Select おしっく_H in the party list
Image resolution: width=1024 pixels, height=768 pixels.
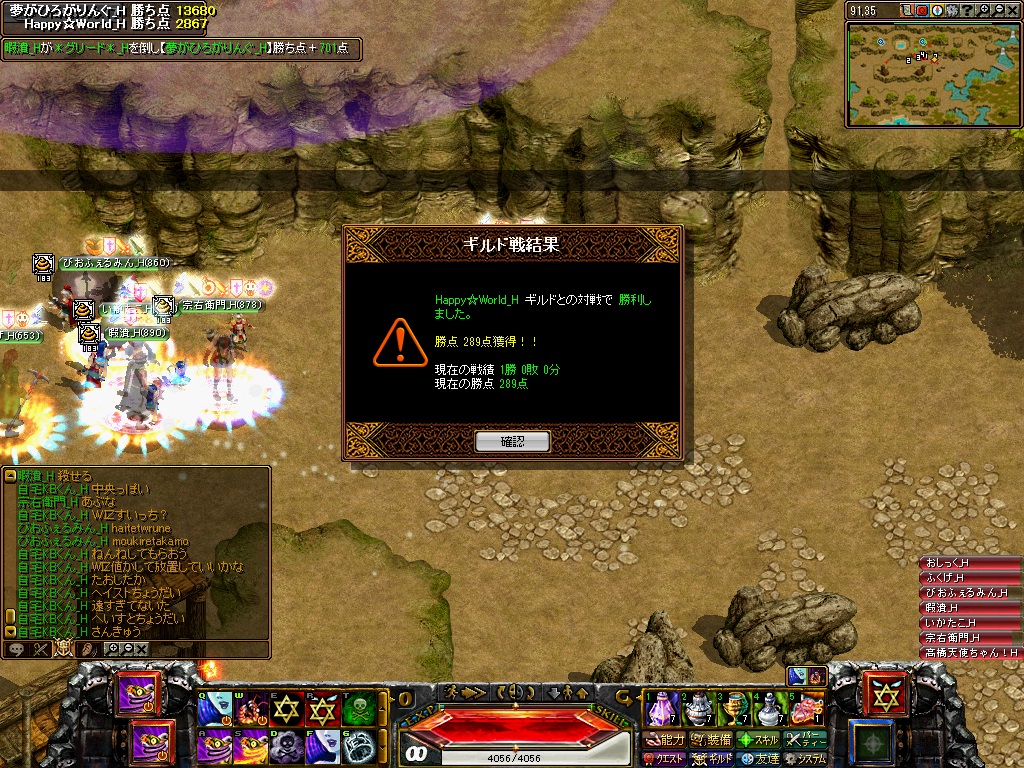tap(967, 563)
